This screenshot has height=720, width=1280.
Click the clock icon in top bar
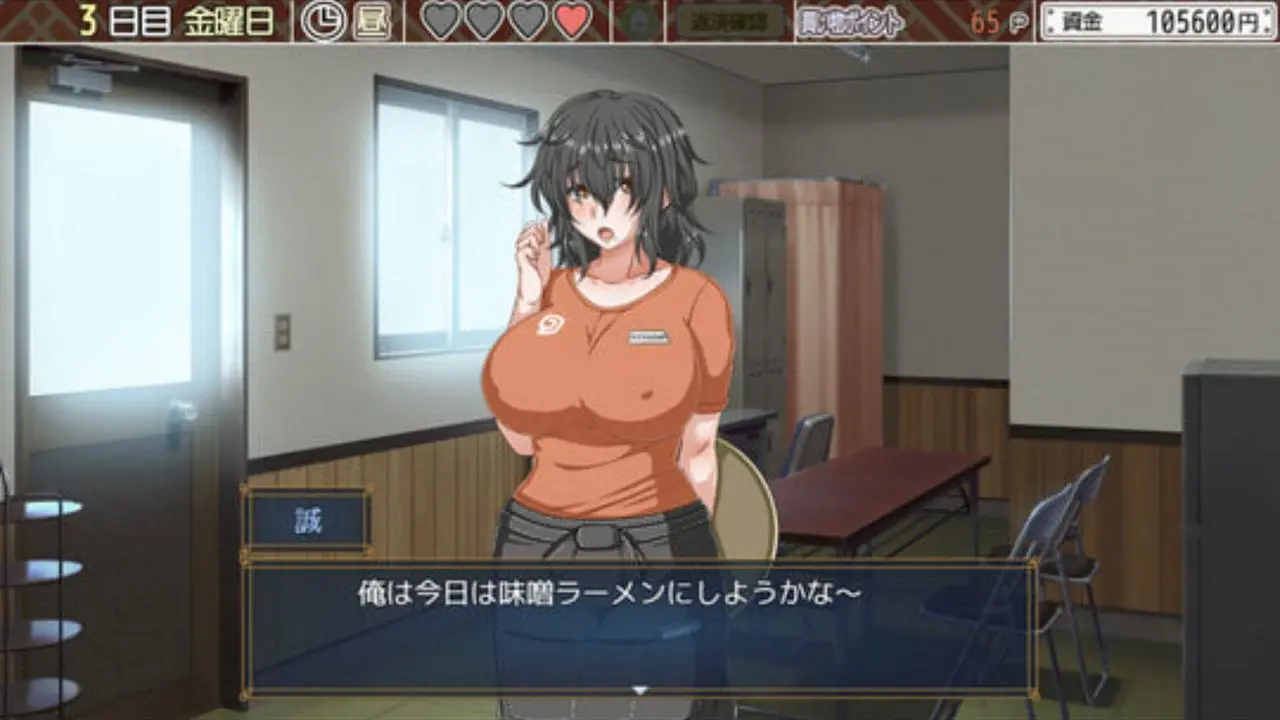(x=324, y=22)
